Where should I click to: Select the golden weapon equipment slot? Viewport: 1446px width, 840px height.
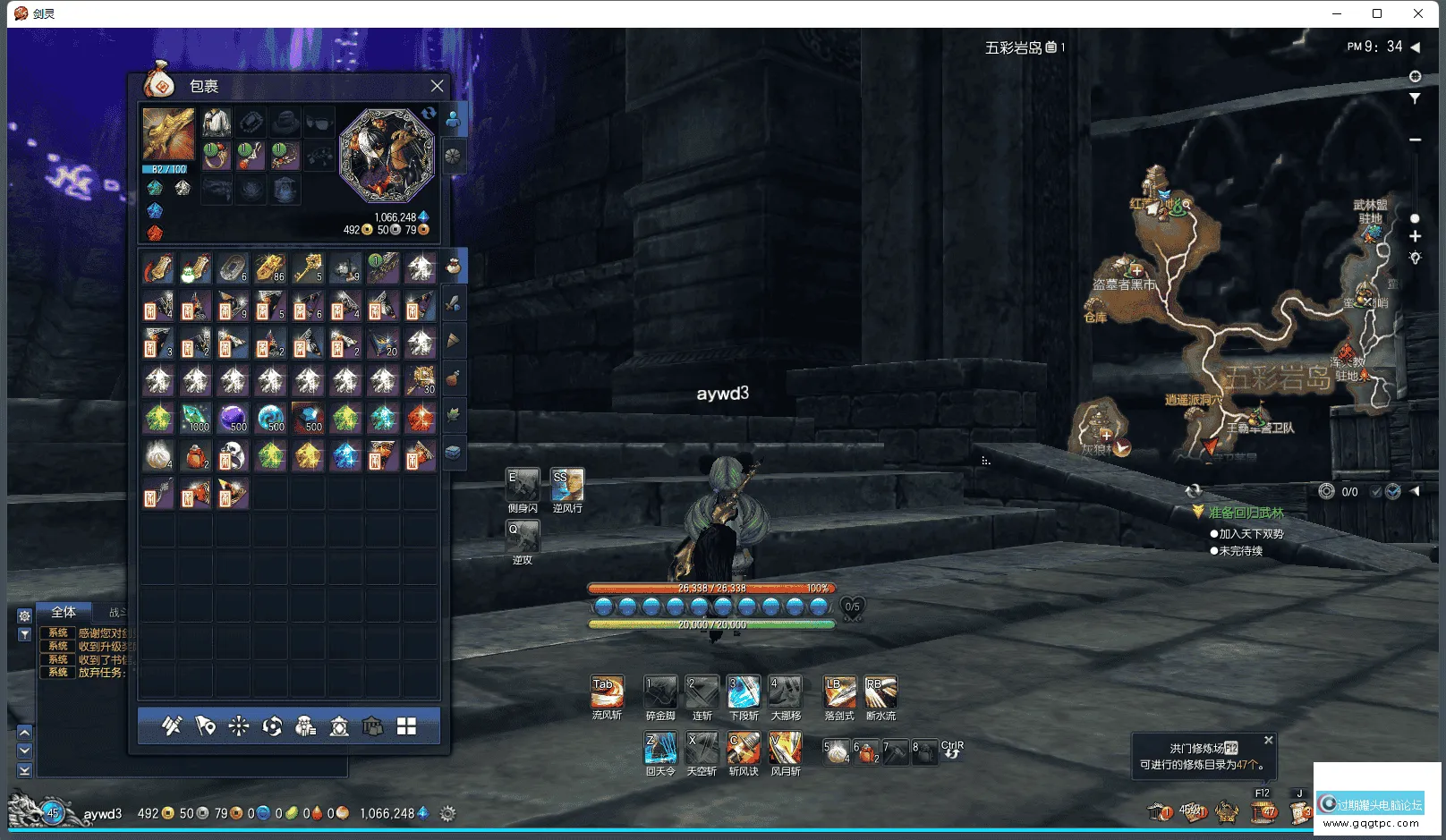click(x=168, y=134)
